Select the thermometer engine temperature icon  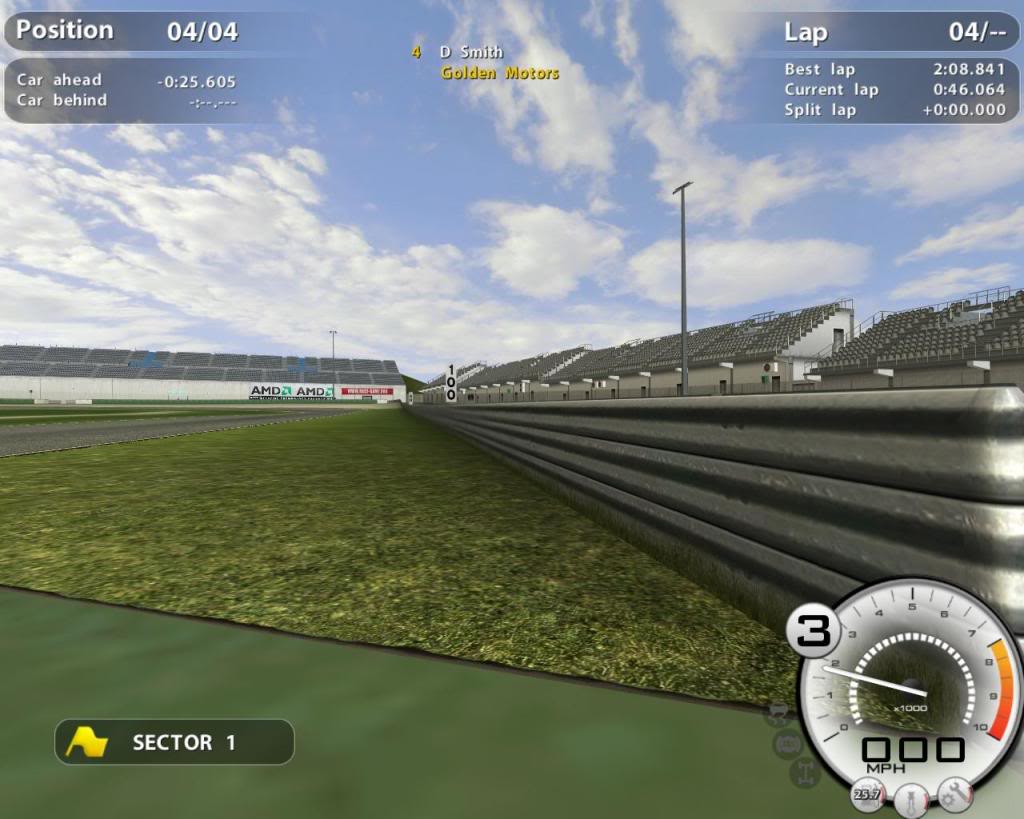coord(911,799)
